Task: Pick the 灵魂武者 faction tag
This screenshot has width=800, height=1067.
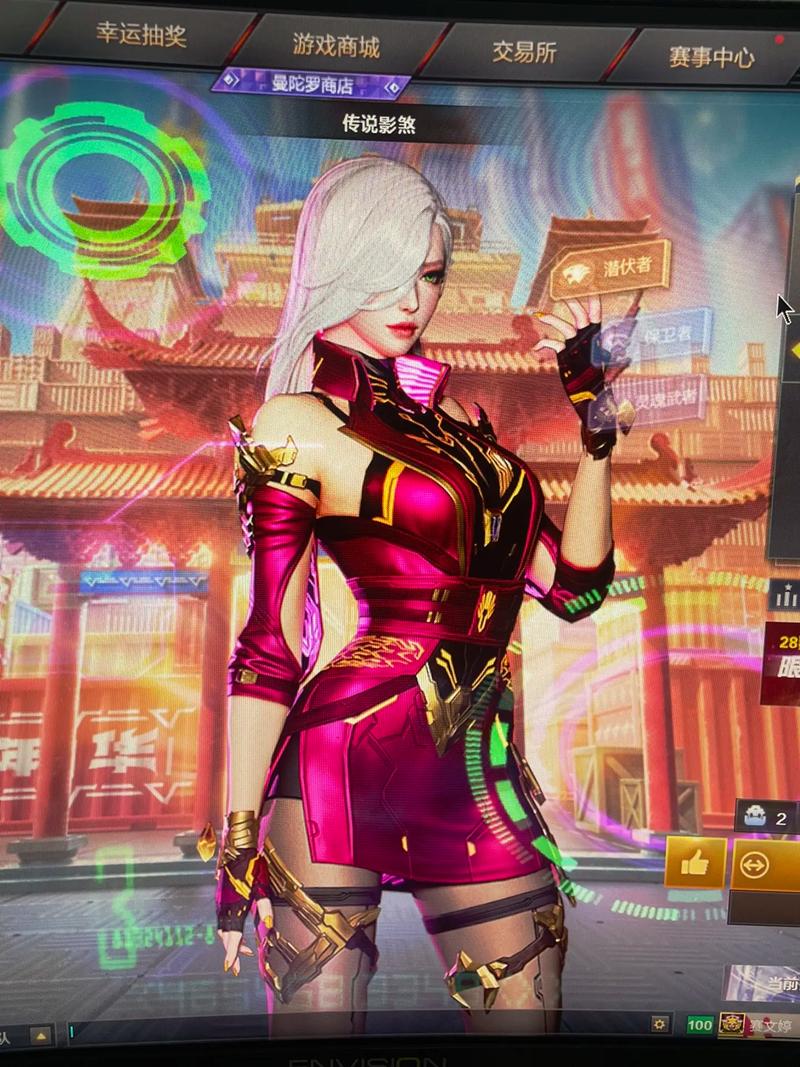Action: tap(656, 394)
